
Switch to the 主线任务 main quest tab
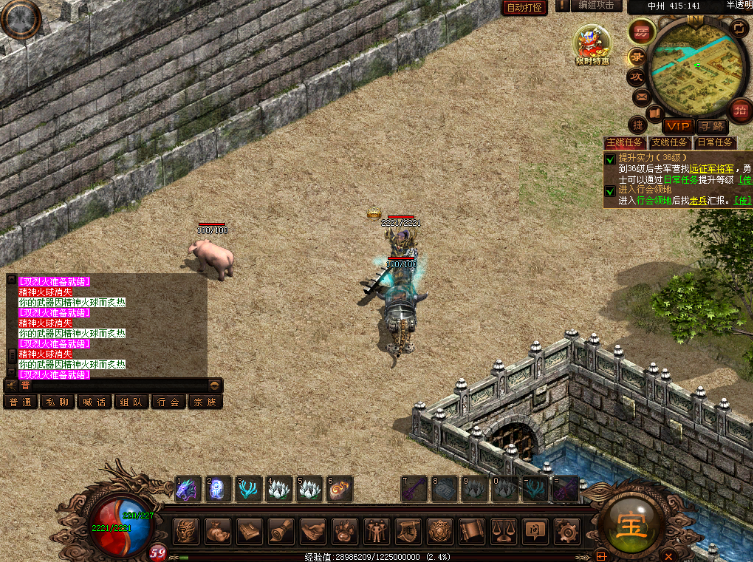(624, 143)
